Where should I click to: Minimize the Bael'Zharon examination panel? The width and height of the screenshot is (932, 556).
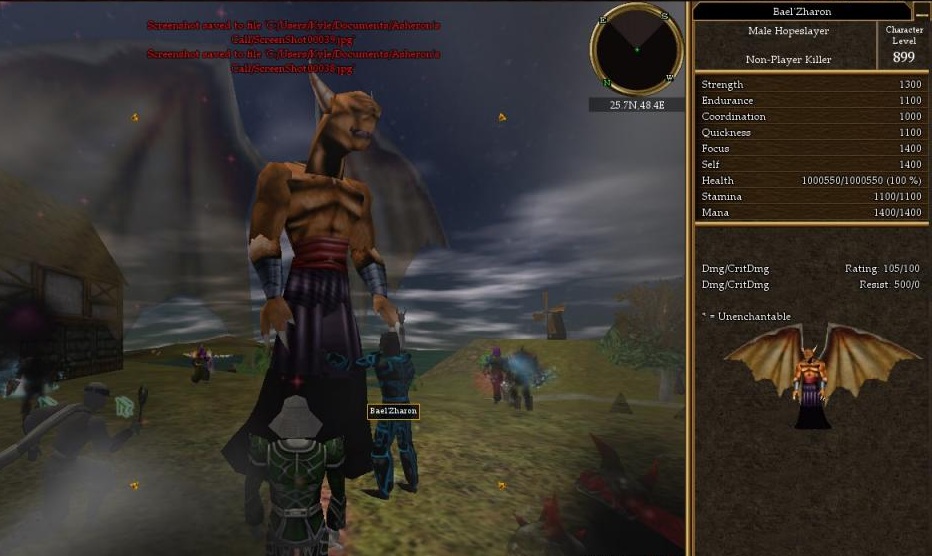(x=922, y=12)
